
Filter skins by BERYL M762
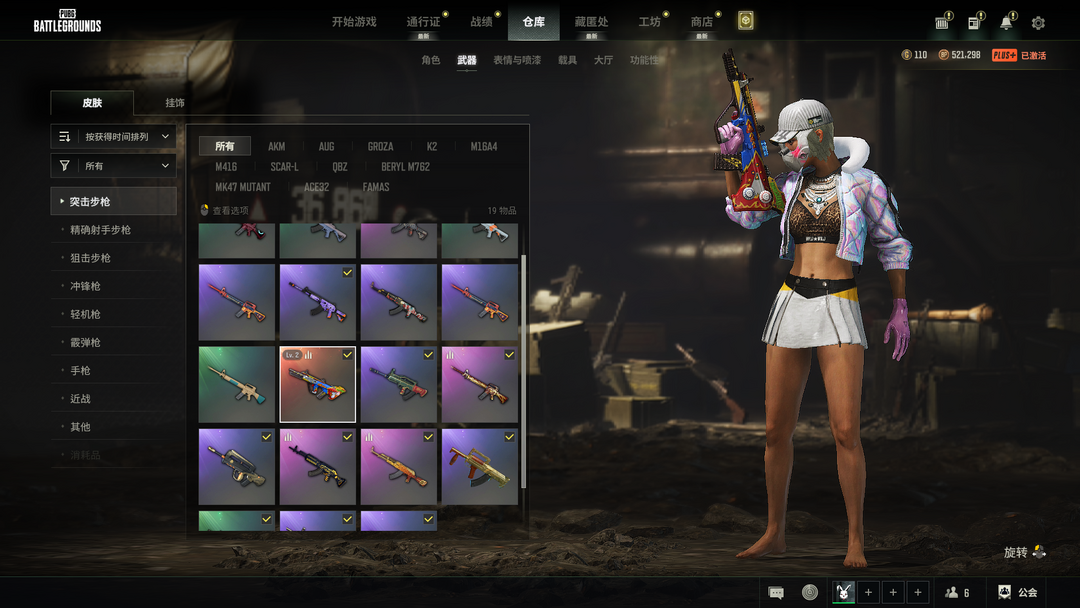tap(405, 167)
